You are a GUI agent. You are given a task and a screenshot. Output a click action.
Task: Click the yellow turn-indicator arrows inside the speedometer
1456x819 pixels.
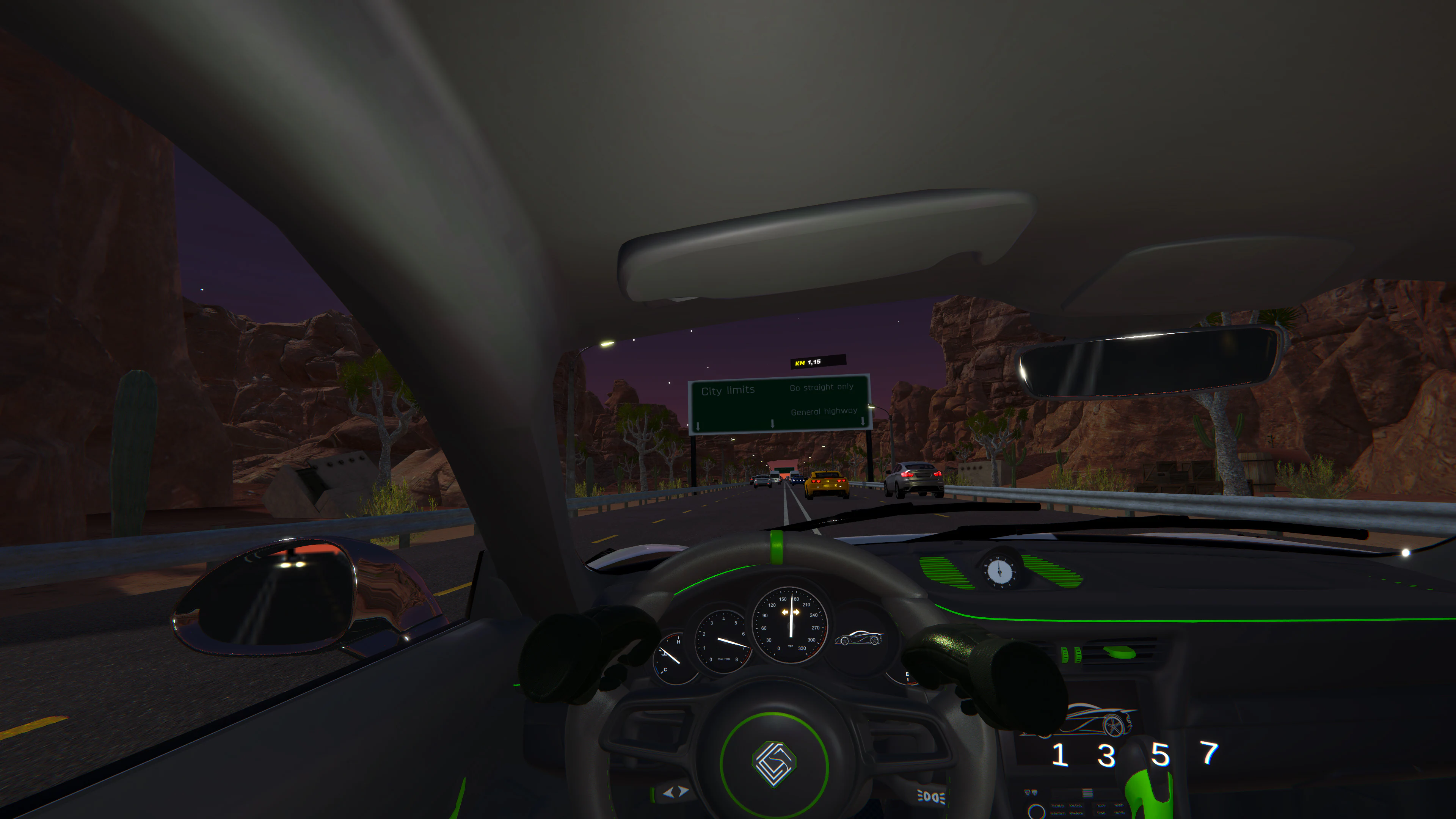791,612
